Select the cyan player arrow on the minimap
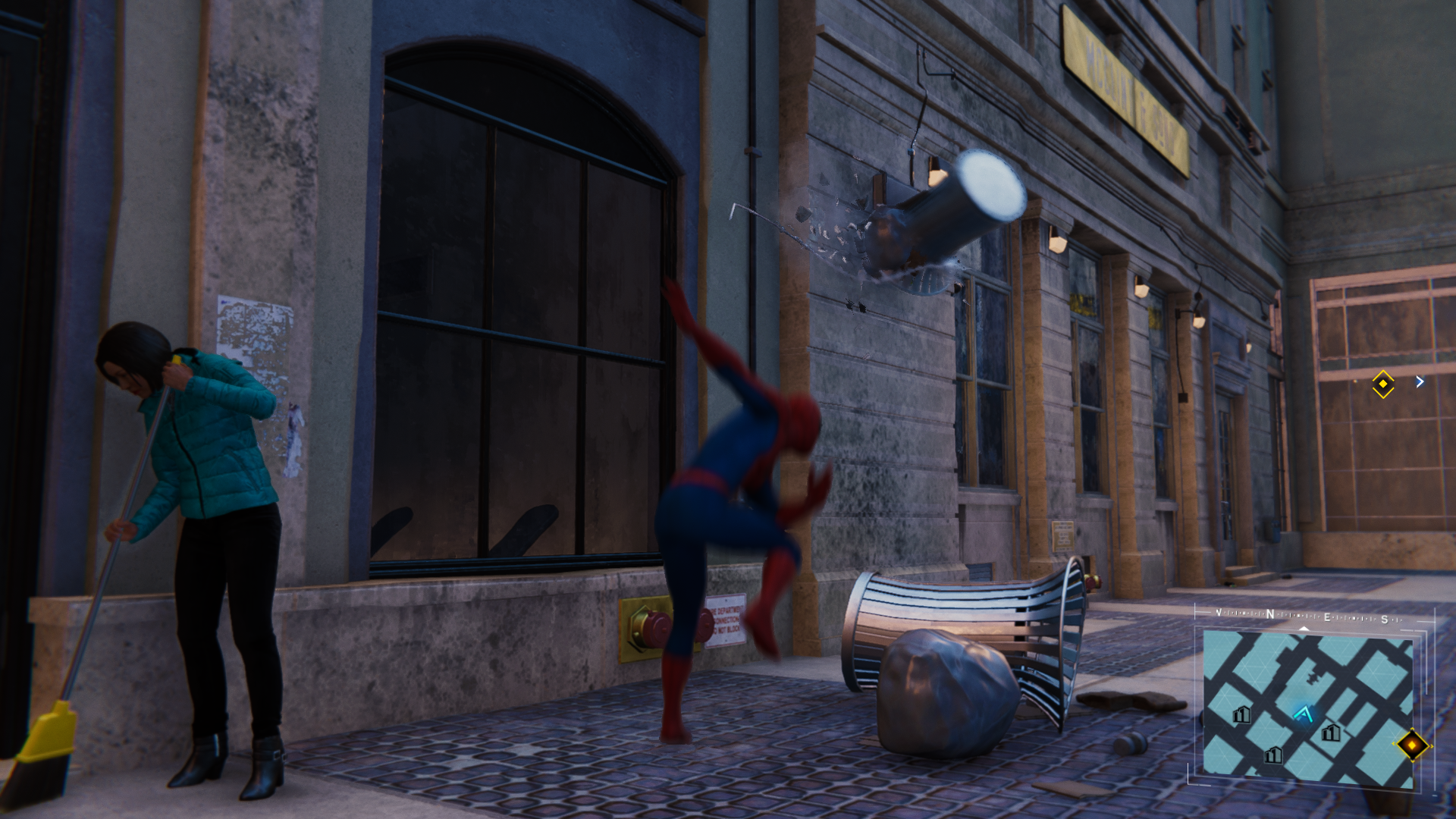 [x=1304, y=714]
